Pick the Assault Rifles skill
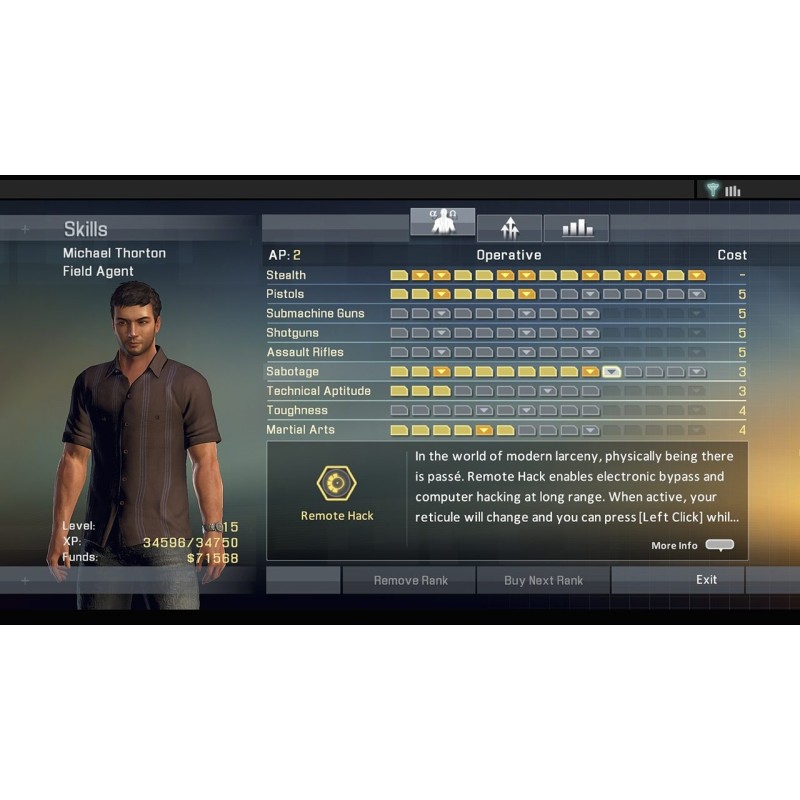This screenshot has width=800, height=800. coord(304,352)
